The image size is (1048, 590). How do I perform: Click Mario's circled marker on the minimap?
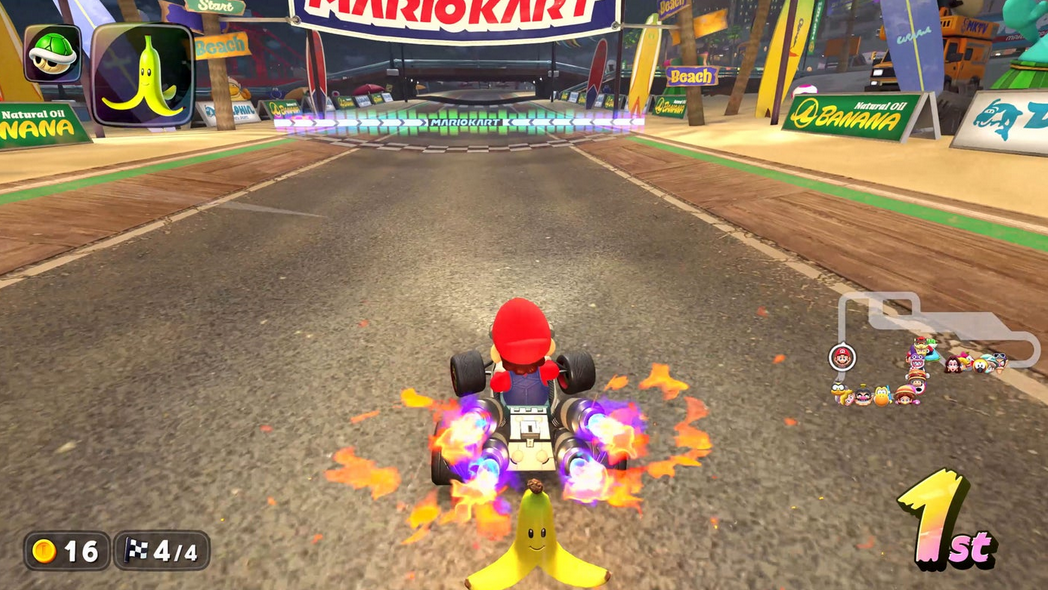842,357
